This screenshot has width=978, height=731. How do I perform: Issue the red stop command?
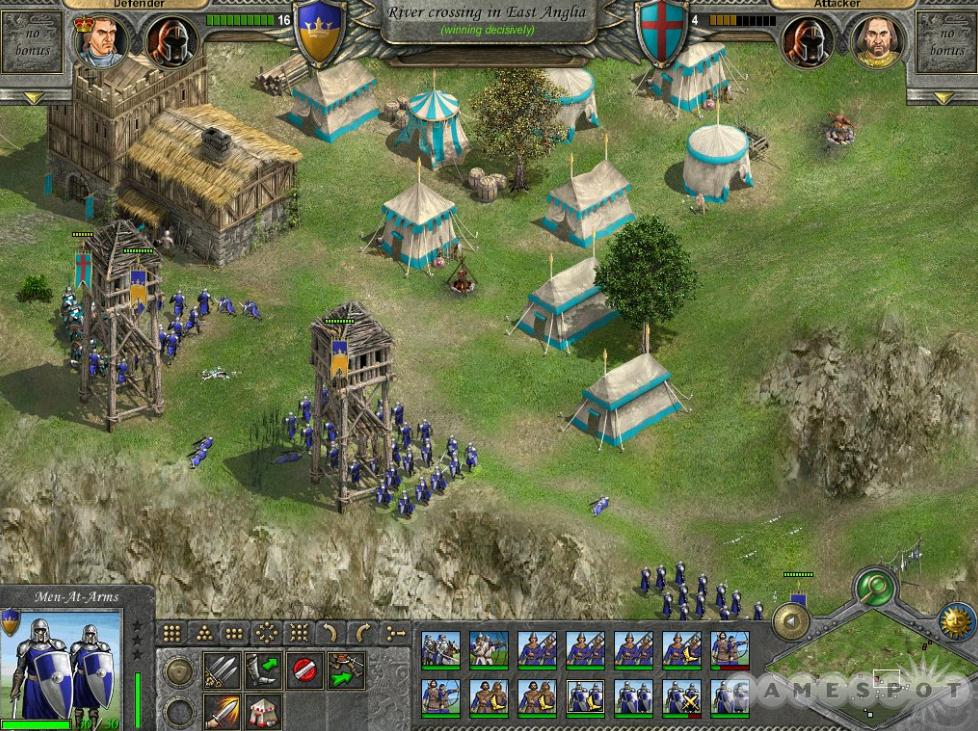pos(305,670)
